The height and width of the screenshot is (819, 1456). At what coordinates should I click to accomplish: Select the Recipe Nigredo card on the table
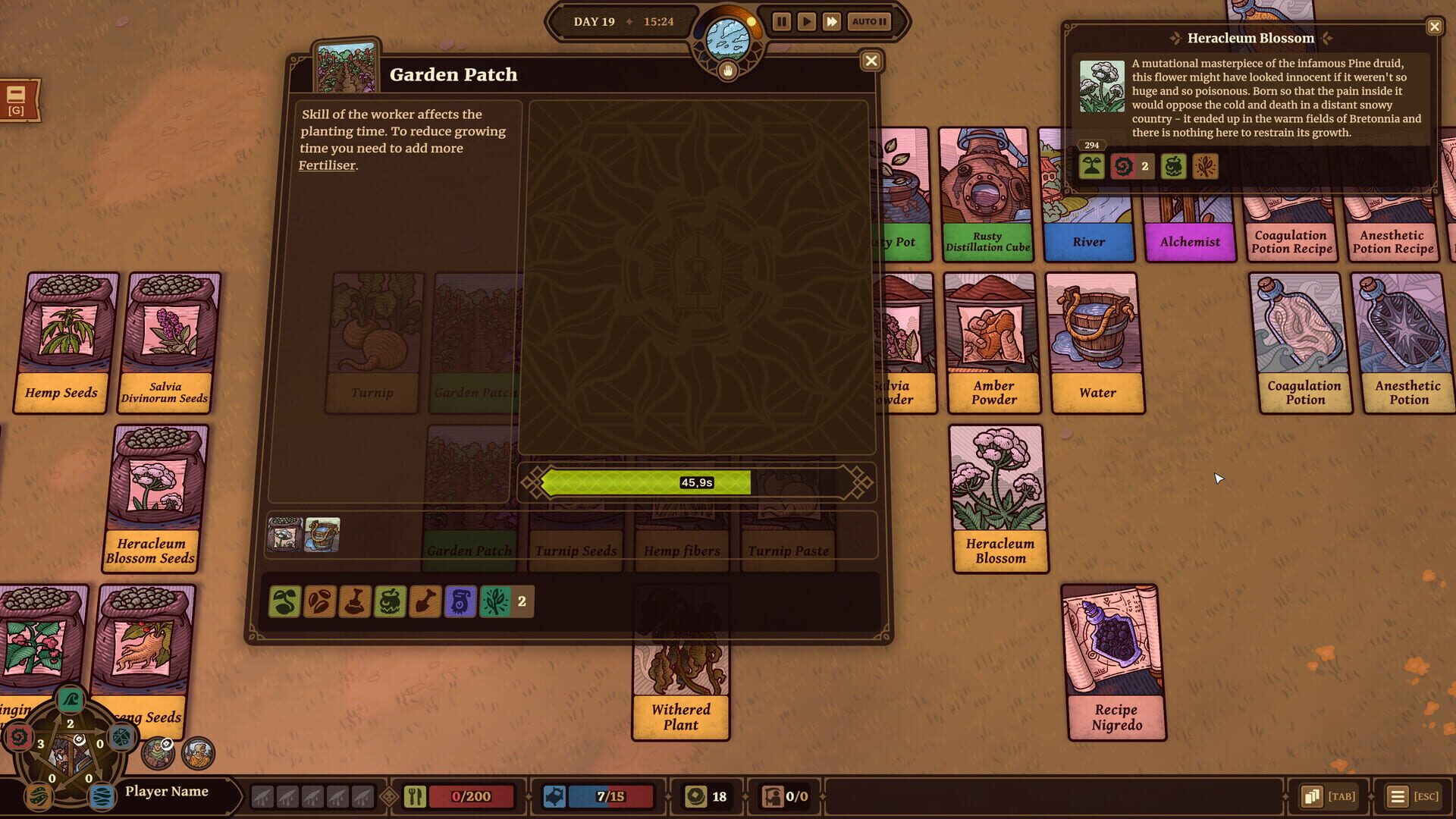1116,660
